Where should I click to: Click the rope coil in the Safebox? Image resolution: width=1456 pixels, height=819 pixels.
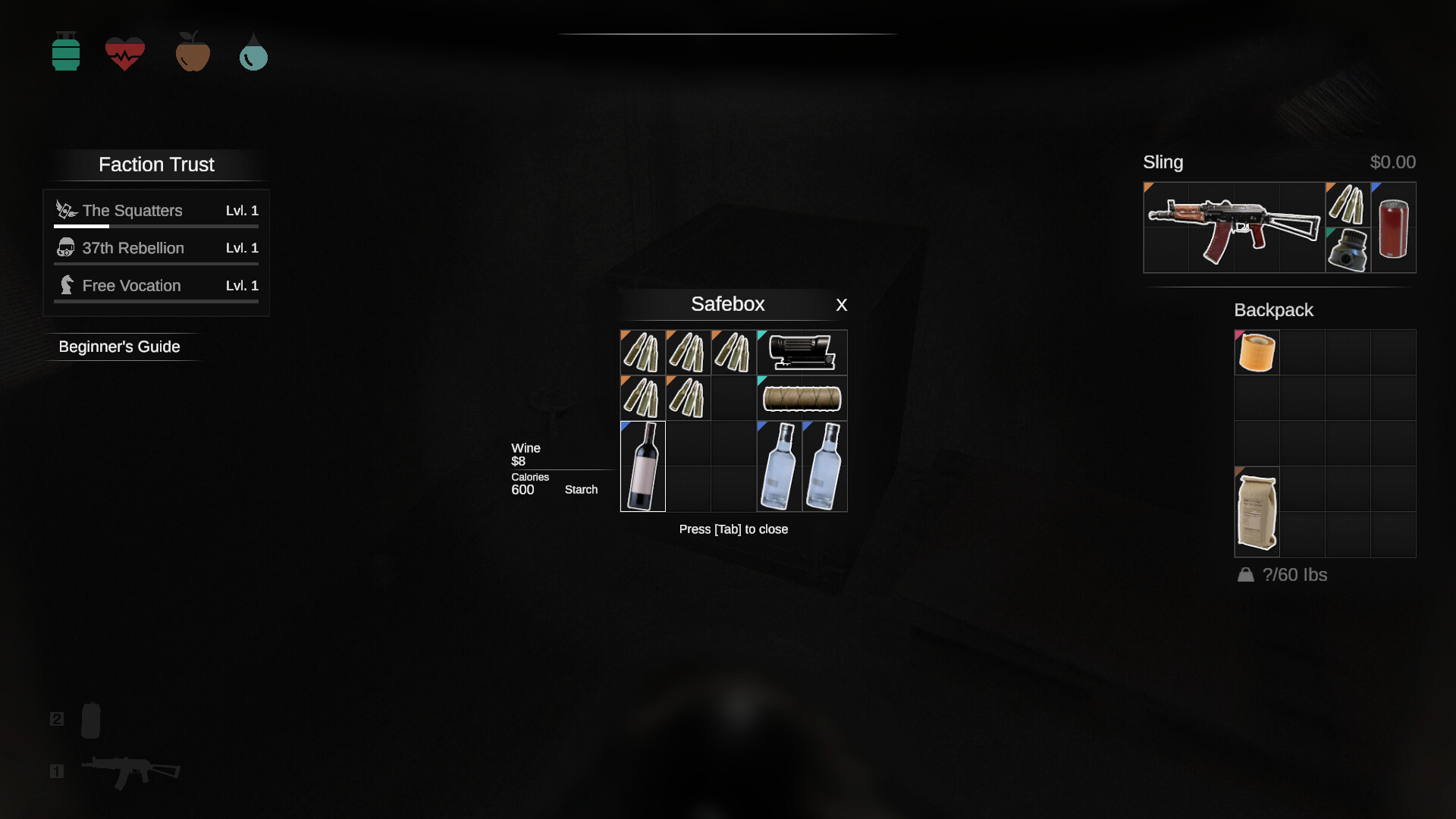click(801, 397)
